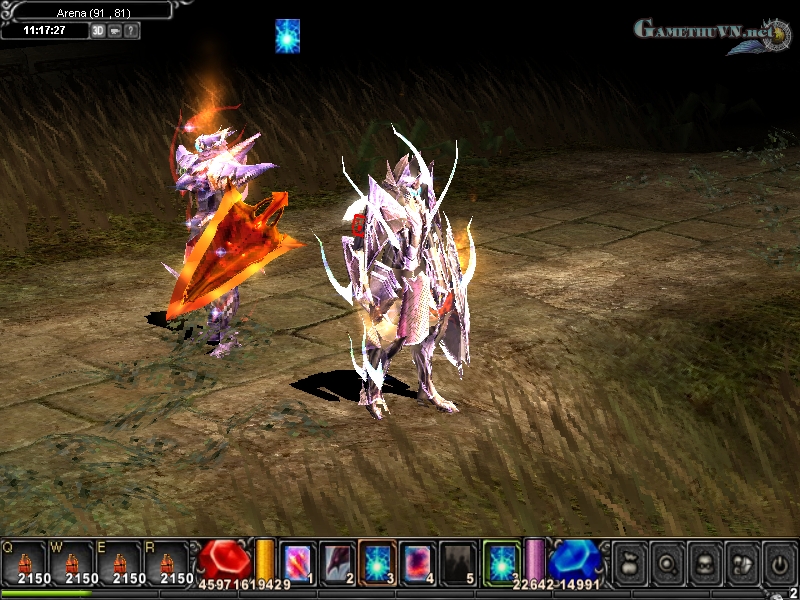Open the character info button
Screen dimensions: 800x600
pos(703,562)
